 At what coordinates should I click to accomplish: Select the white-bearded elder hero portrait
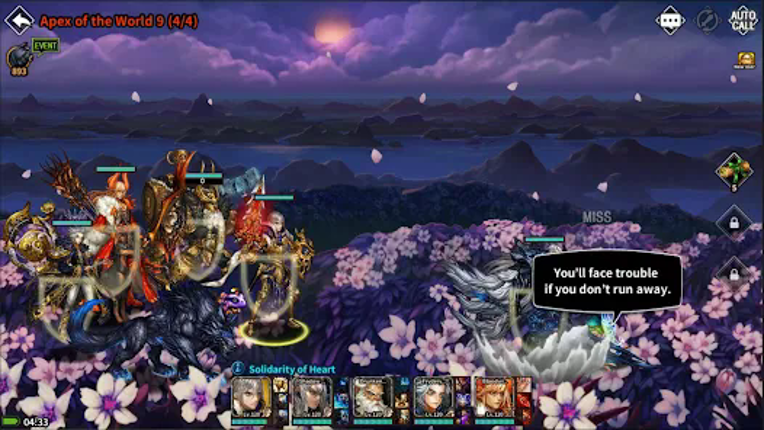click(372, 397)
